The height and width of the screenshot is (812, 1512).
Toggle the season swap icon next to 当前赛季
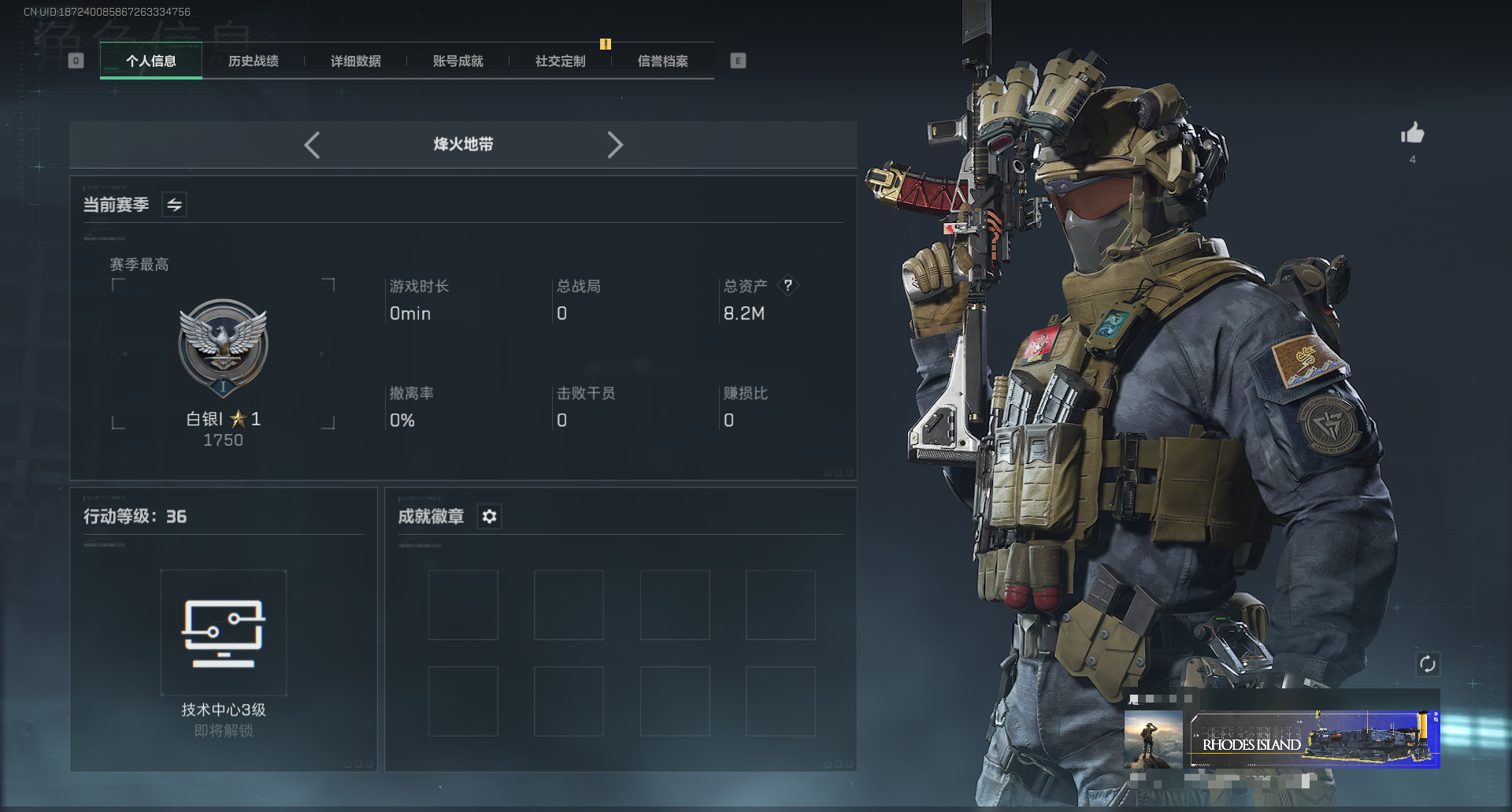[x=174, y=205]
